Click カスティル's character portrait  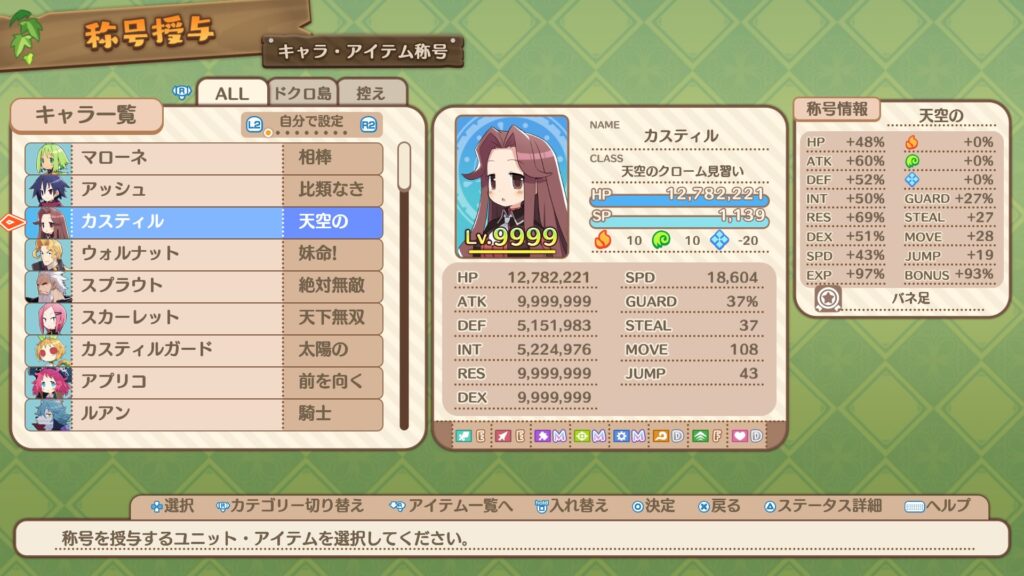tap(512, 186)
